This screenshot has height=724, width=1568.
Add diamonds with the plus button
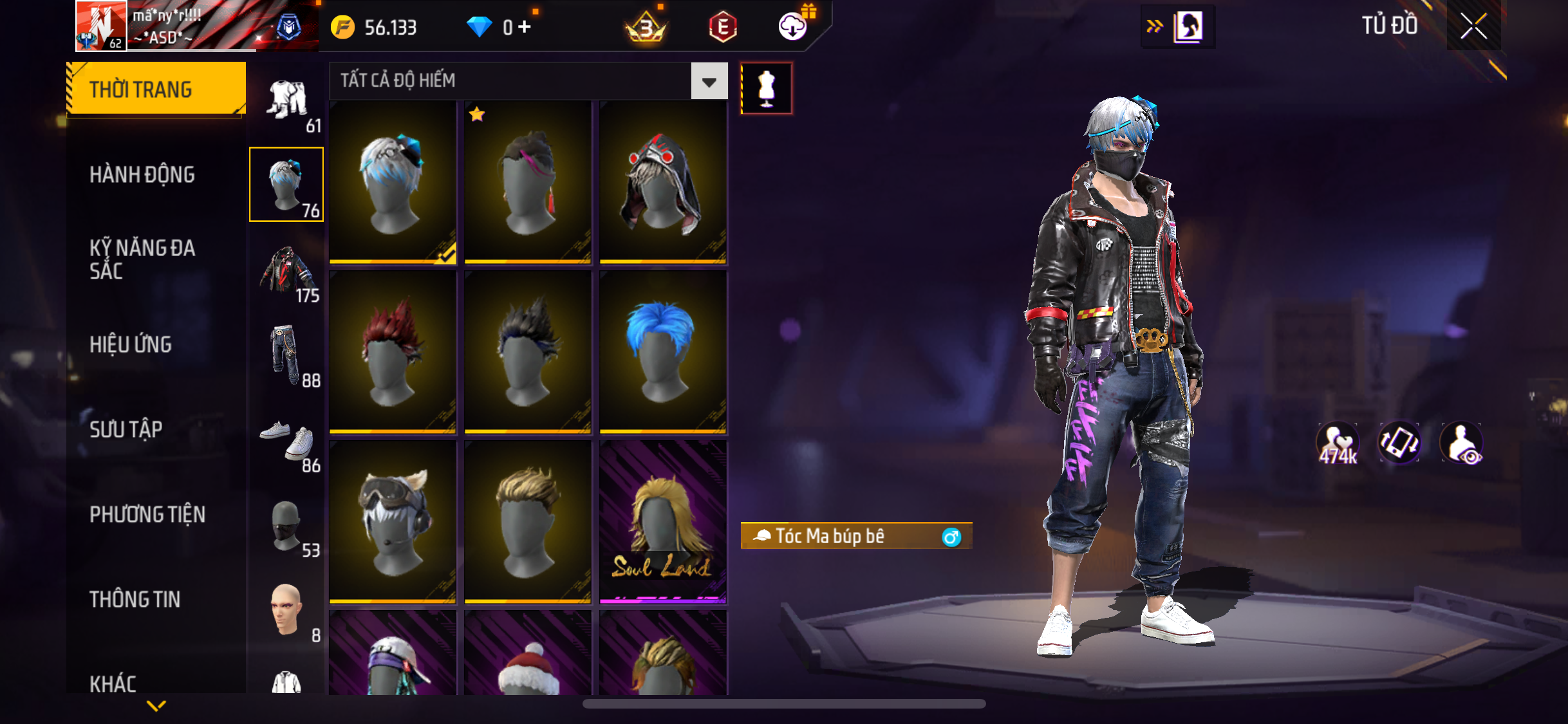click(x=525, y=27)
